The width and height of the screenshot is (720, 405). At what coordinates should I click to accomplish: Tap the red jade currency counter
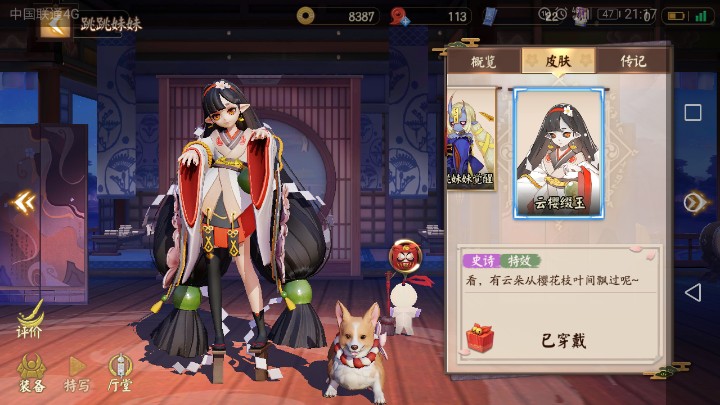point(430,16)
